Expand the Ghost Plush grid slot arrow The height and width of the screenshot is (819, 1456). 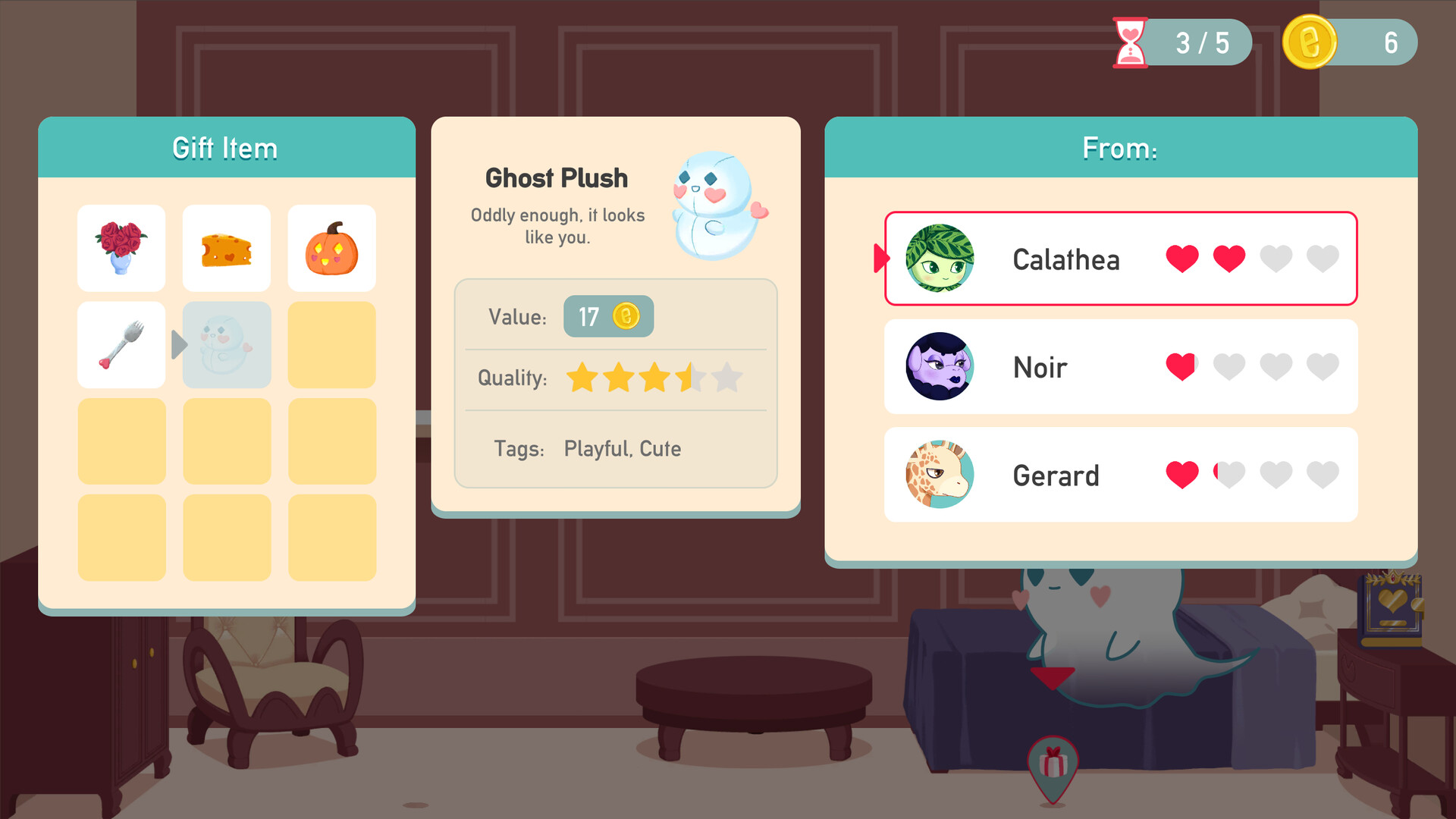(x=180, y=345)
